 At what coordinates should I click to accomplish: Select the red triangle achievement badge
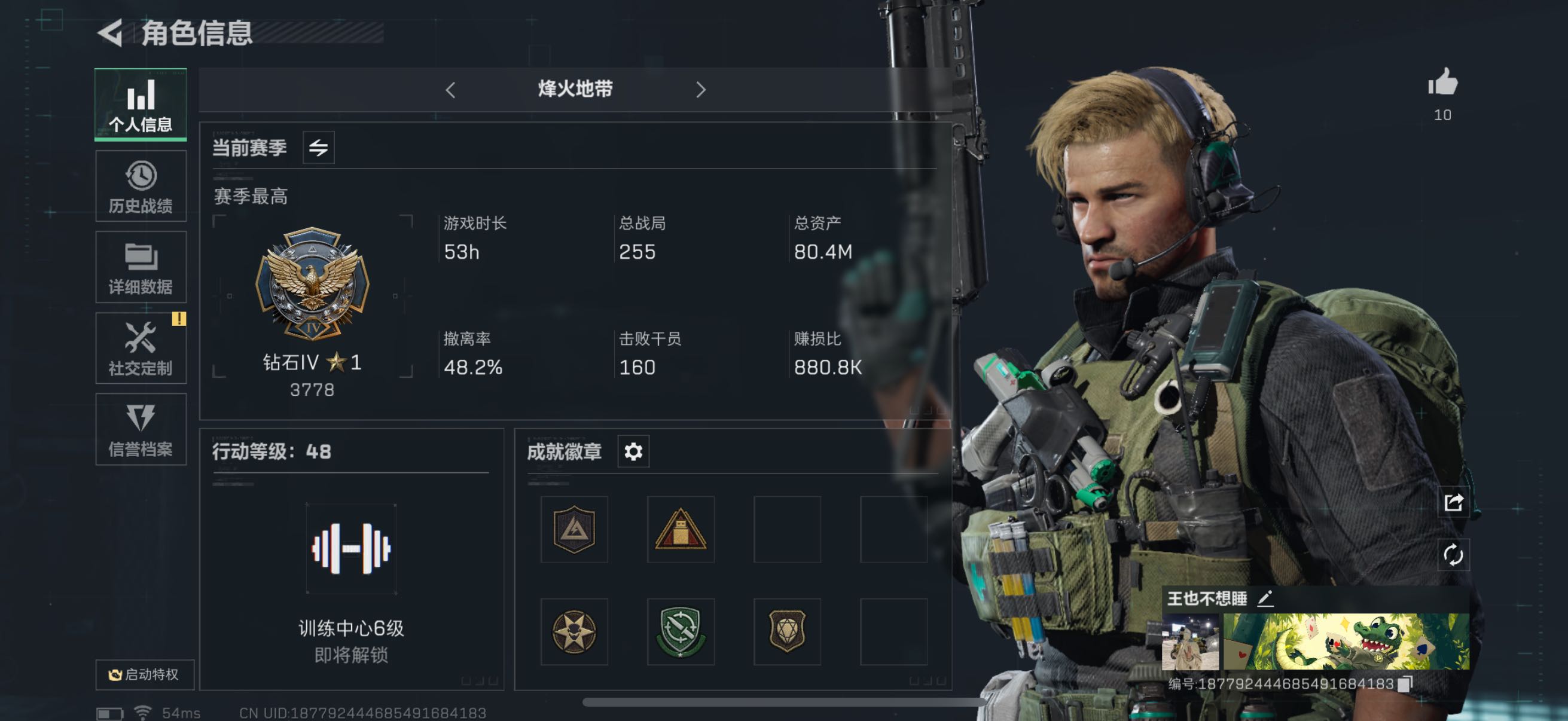tap(680, 530)
